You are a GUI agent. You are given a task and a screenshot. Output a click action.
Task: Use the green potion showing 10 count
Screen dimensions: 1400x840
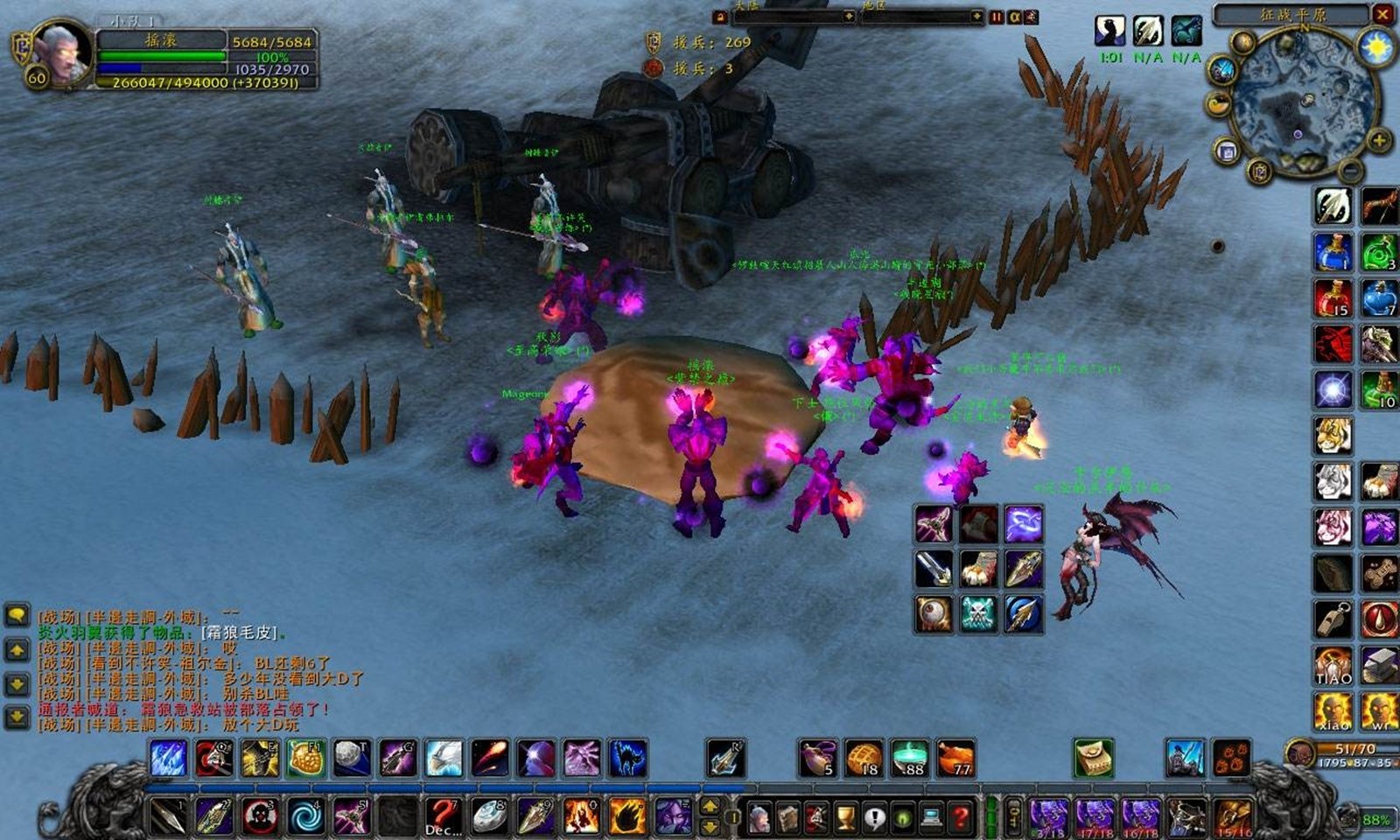click(1380, 390)
